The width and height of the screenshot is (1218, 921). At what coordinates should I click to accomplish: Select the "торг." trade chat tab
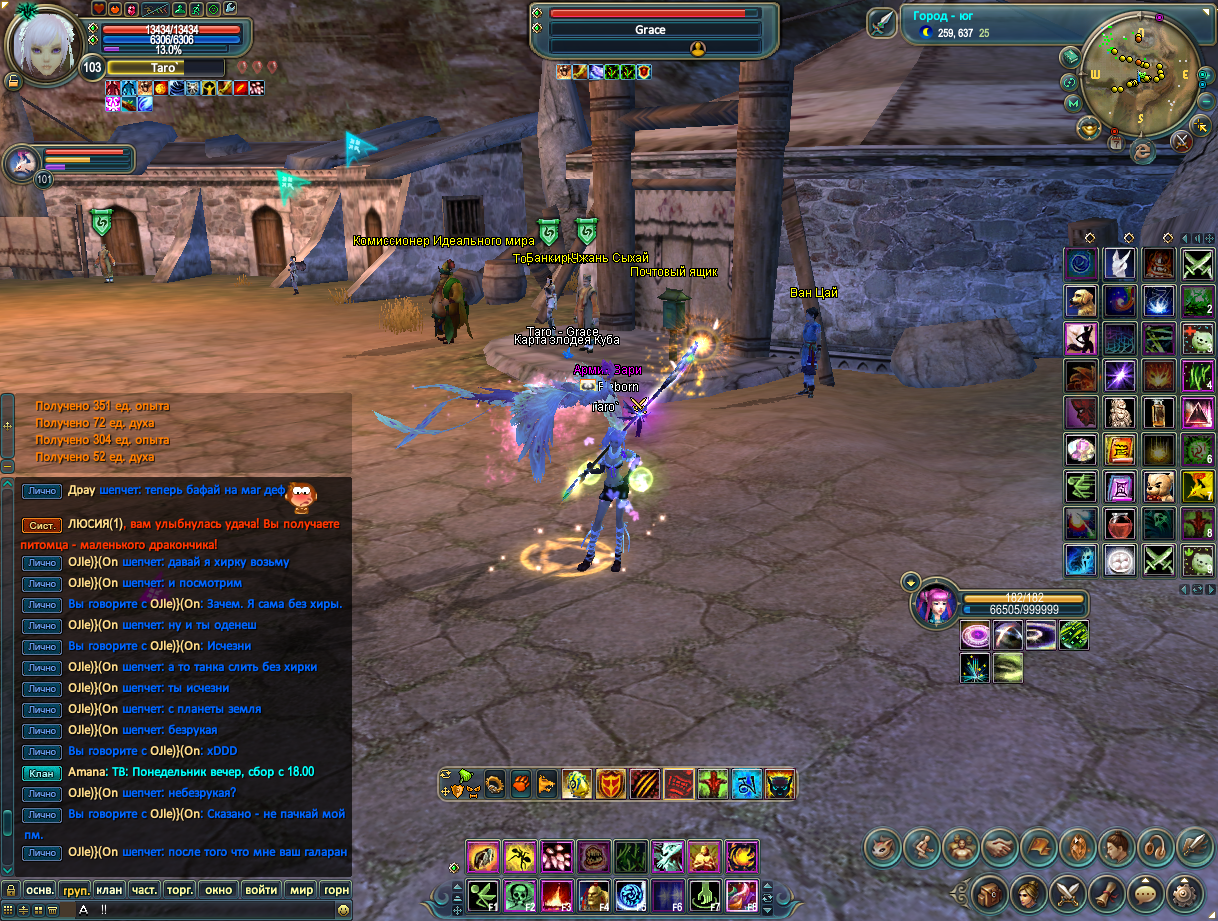pyautogui.click(x=179, y=889)
